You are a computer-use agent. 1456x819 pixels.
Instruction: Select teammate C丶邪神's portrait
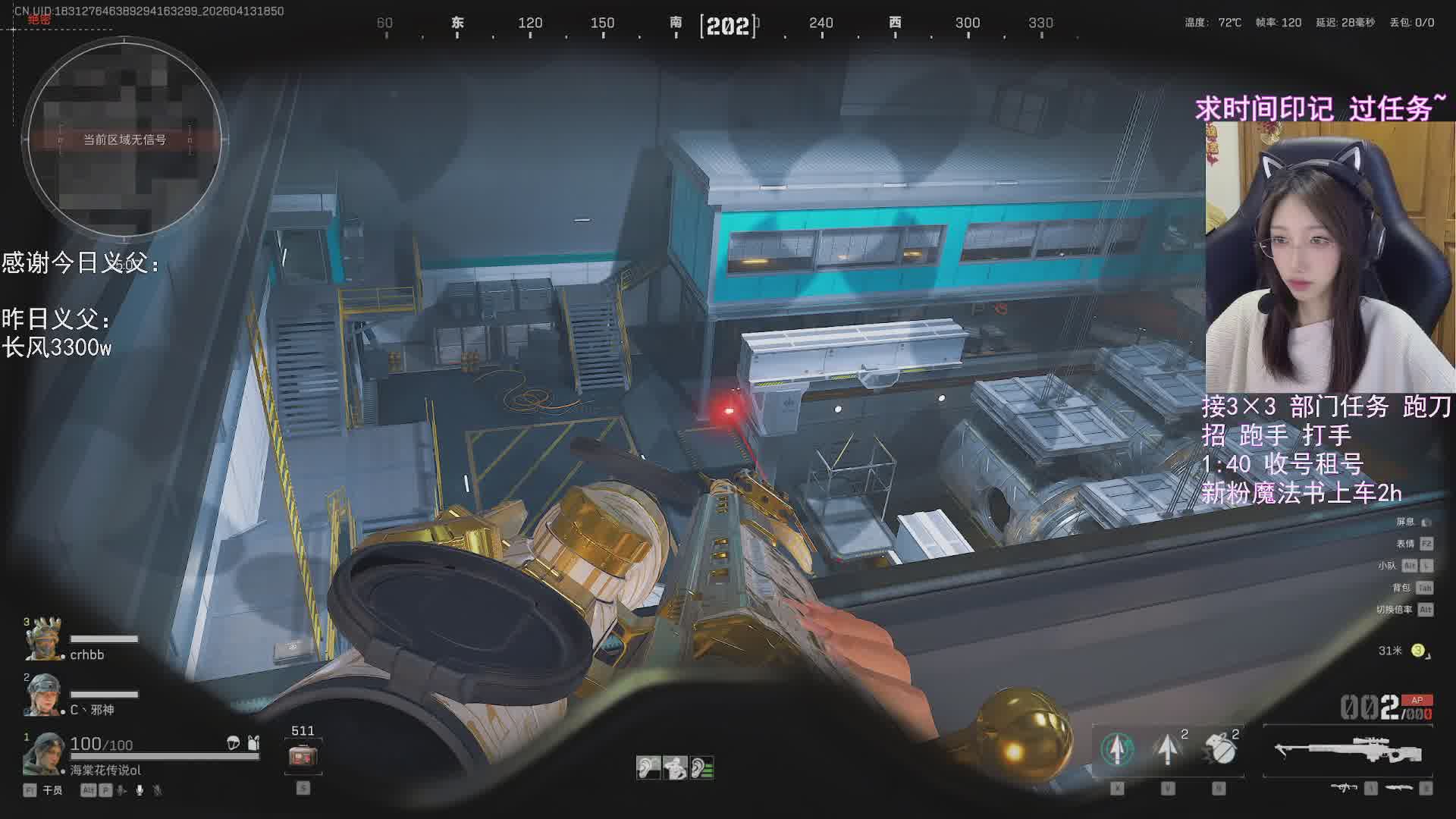coord(42,695)
